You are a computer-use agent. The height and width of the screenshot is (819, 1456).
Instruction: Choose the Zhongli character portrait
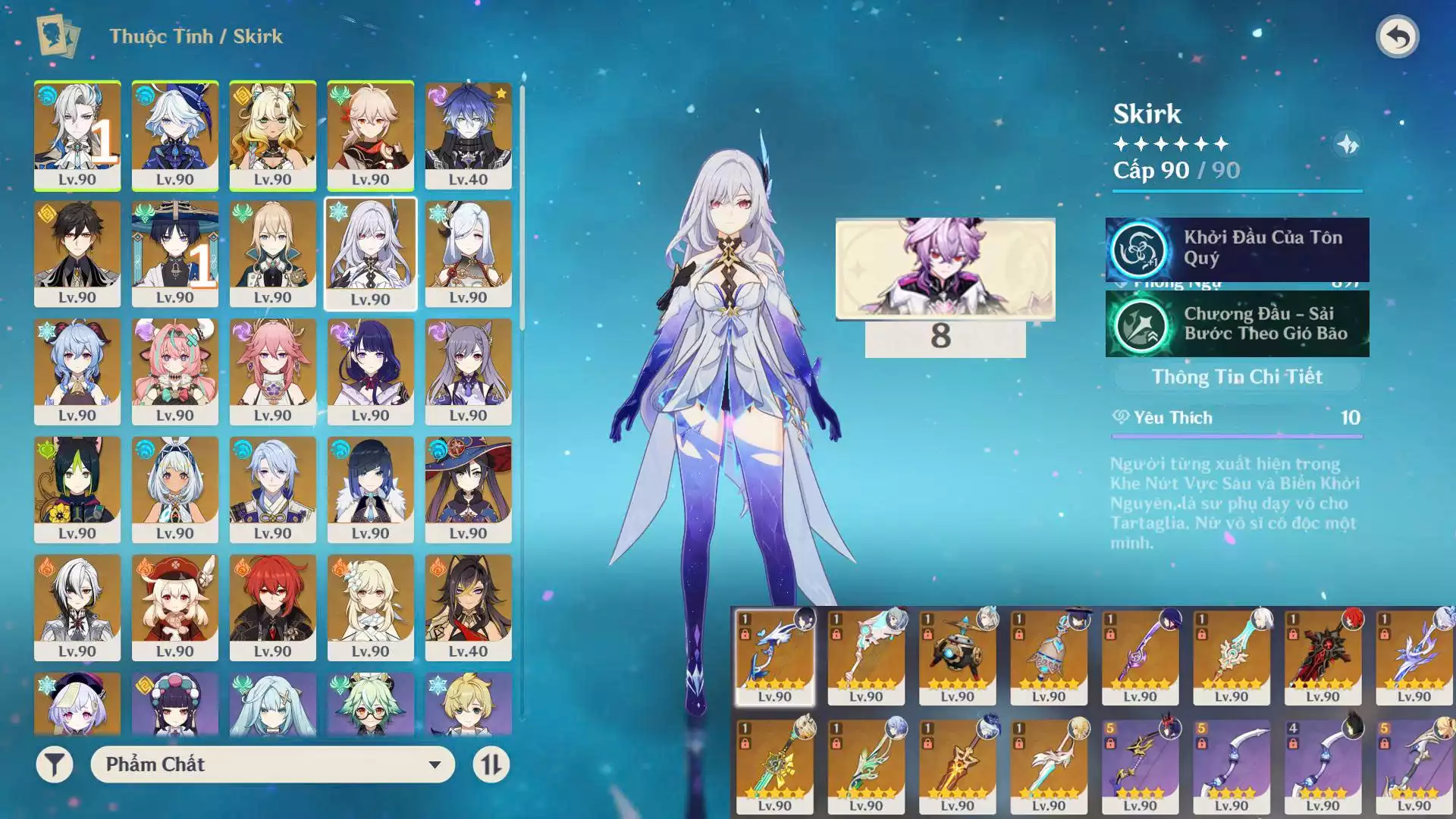[x=77, y=253]
